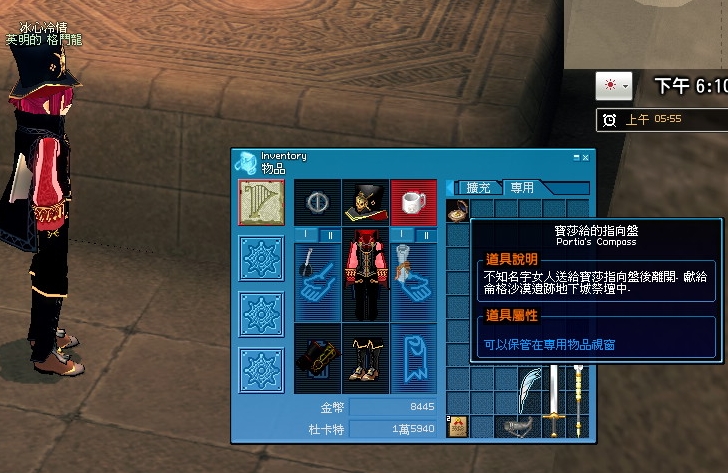Open the sun weather dropdown
Image resolution: width=728 pixels, height=473 pixels.
coord(613,86)
